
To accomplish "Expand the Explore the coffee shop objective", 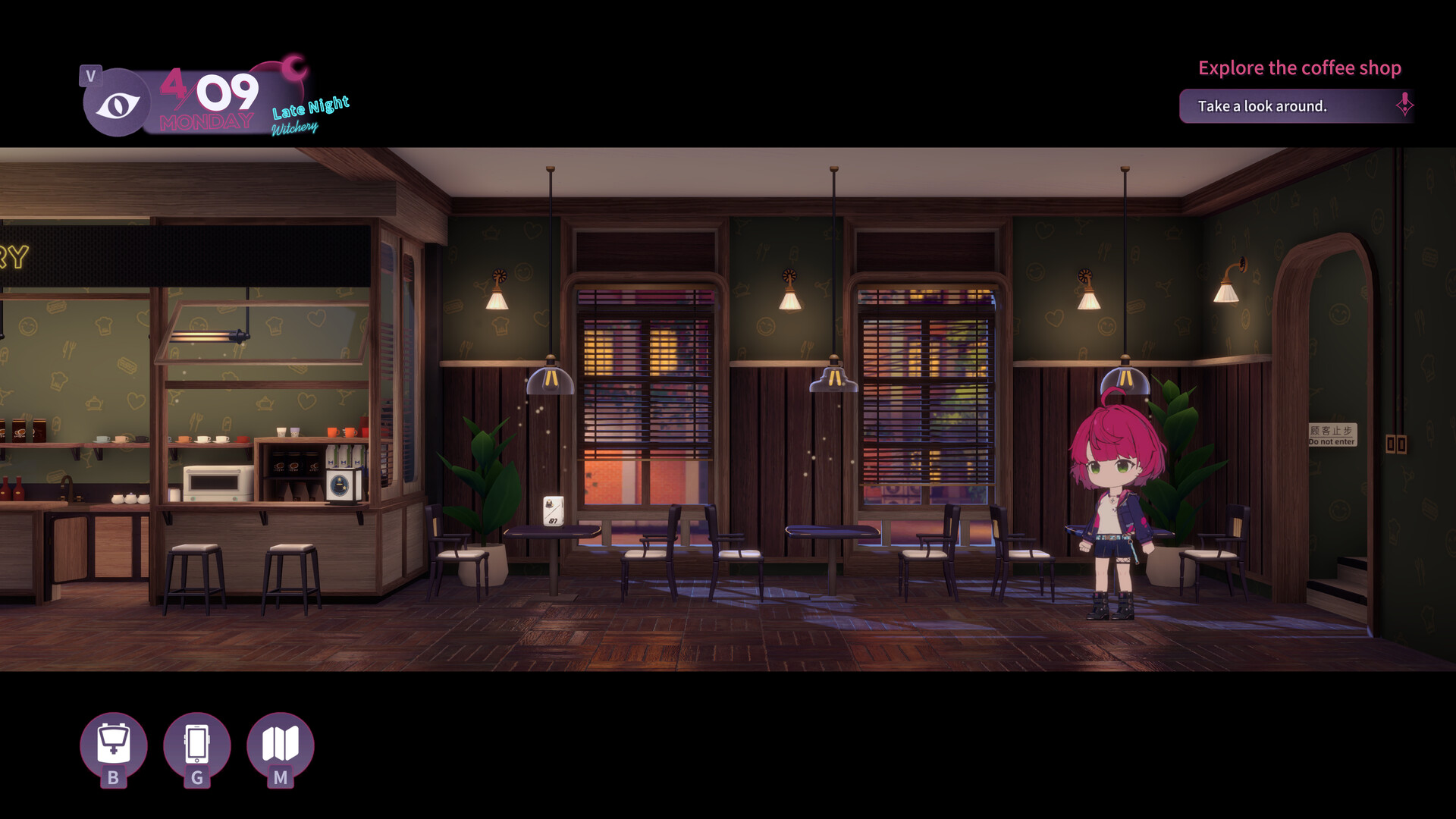I will (1300, 67).
